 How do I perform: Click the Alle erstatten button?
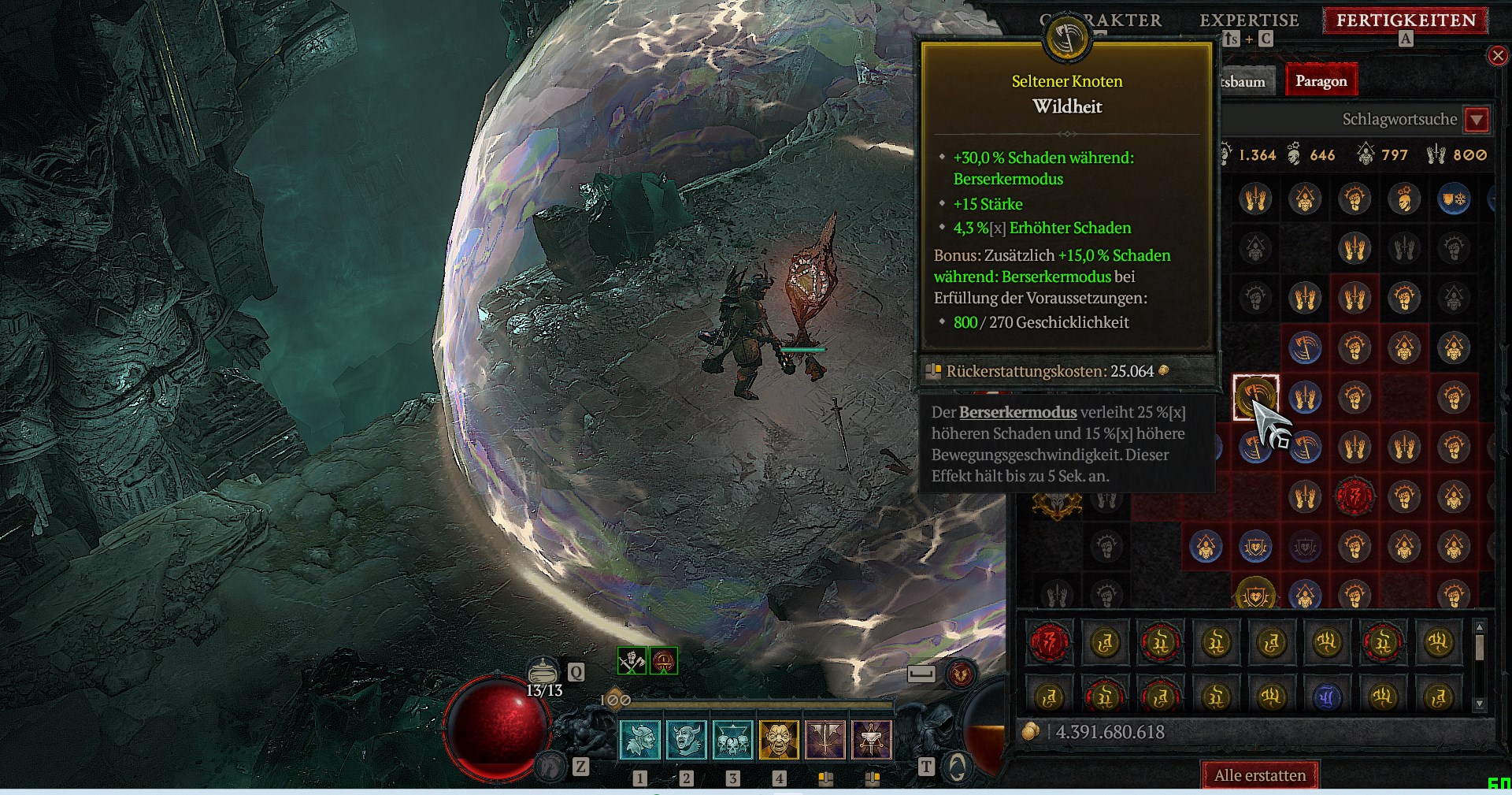1259,775
